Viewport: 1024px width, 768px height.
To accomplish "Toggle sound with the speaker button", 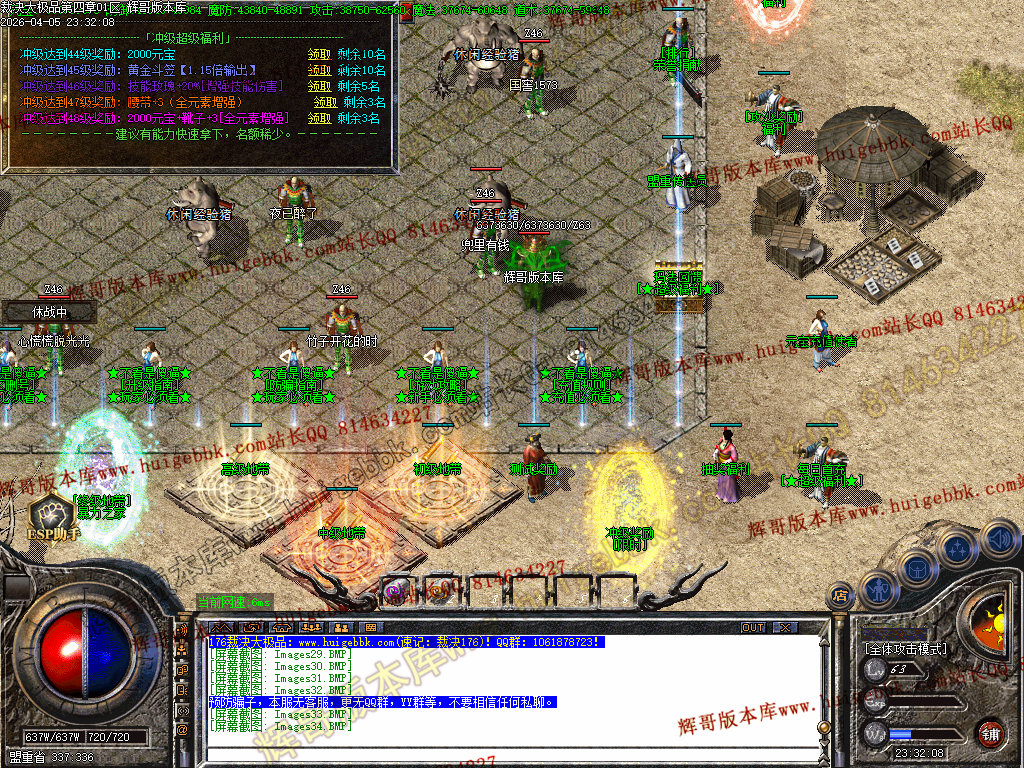I will (999, 540).
